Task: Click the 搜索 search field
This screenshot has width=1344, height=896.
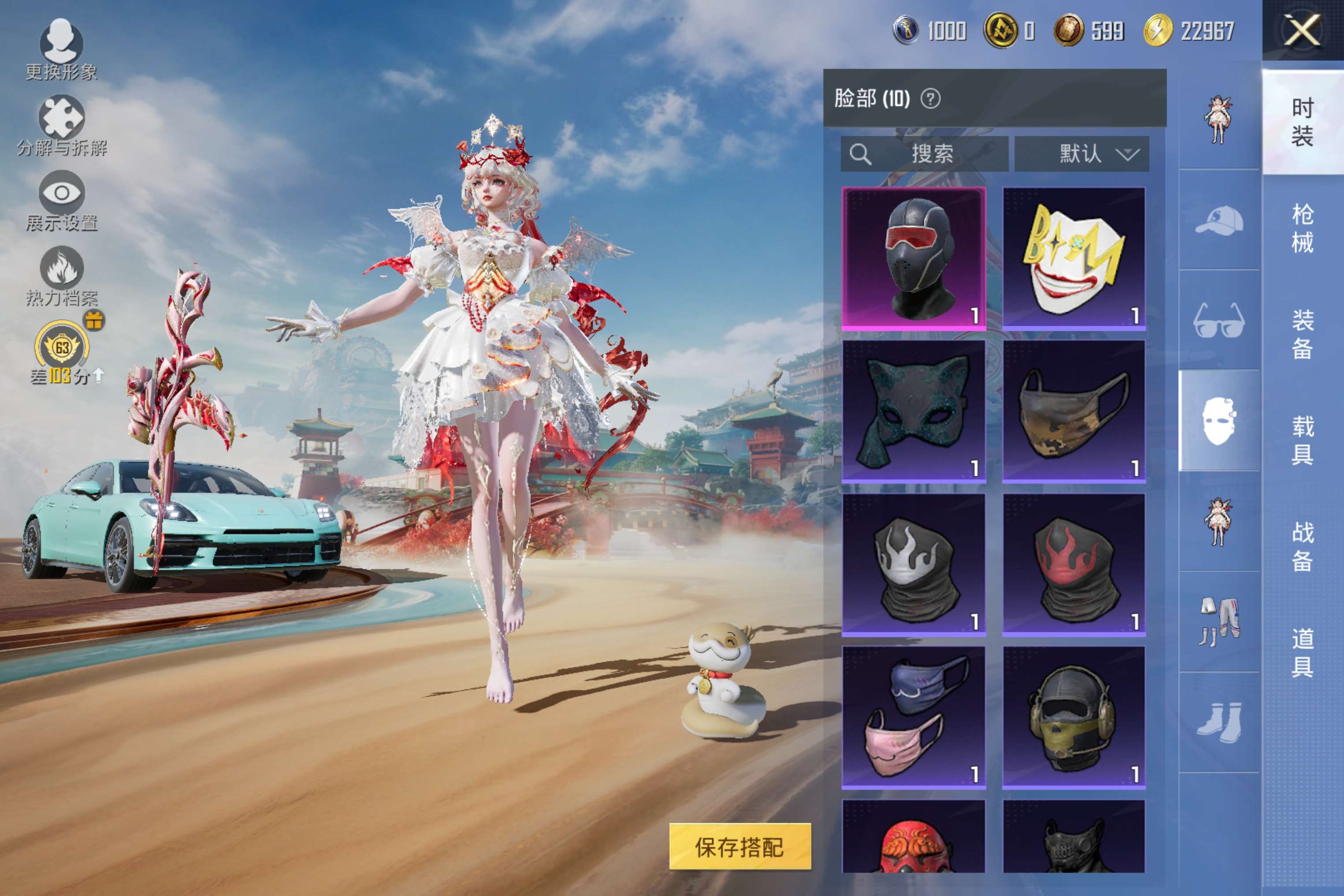Action: click(x=924, y=154)
